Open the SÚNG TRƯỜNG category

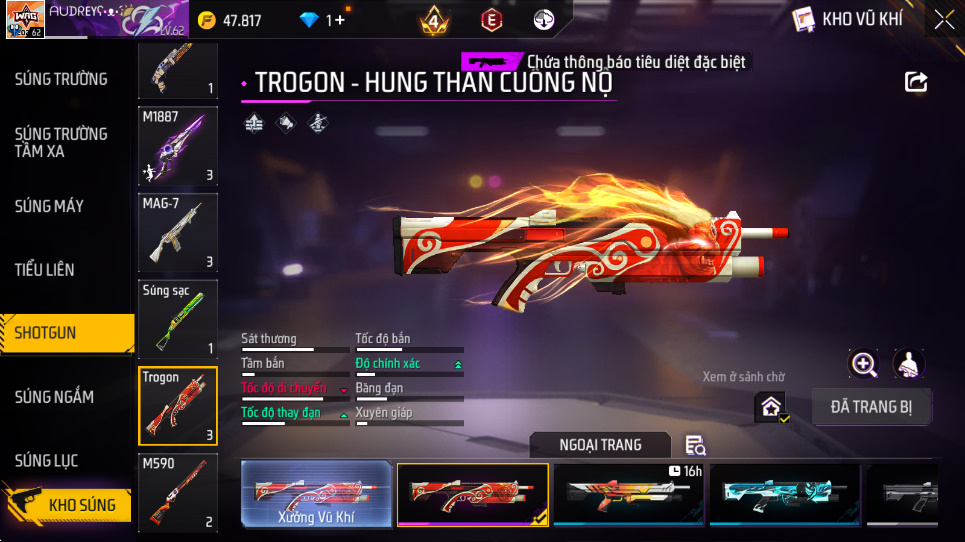coord(61,79)
